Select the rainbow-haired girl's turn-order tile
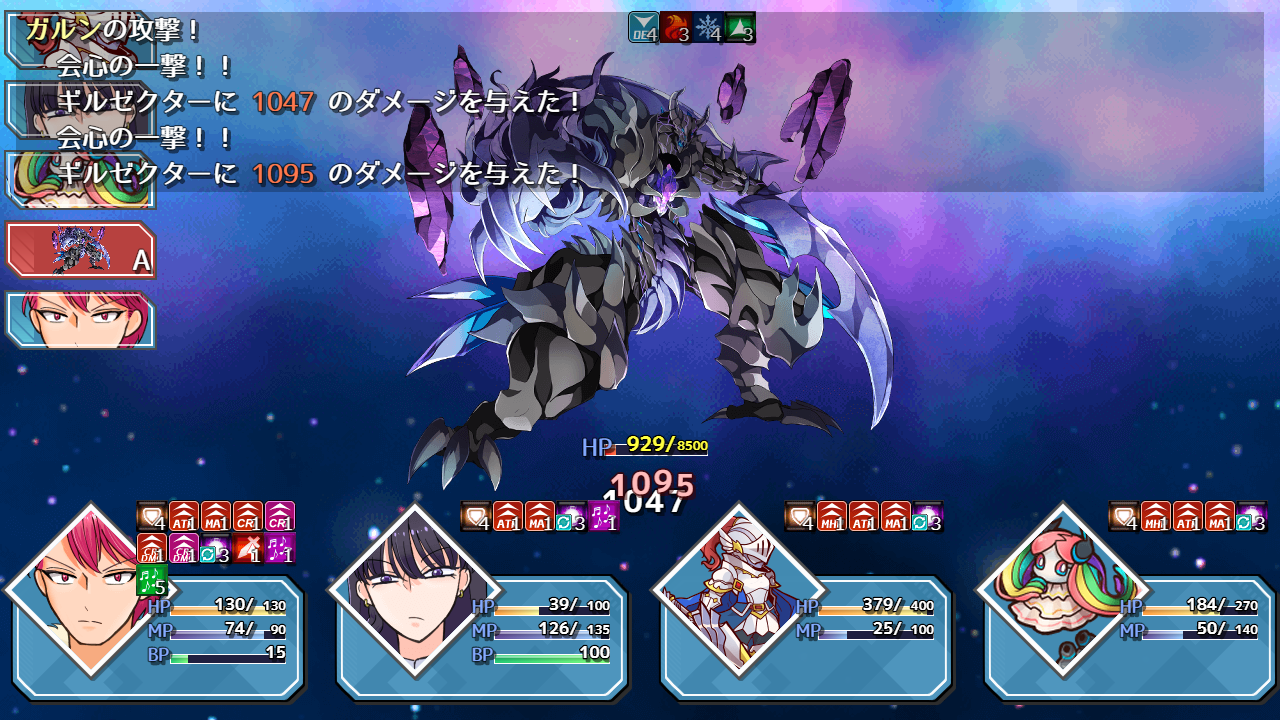 pos(80,180)
